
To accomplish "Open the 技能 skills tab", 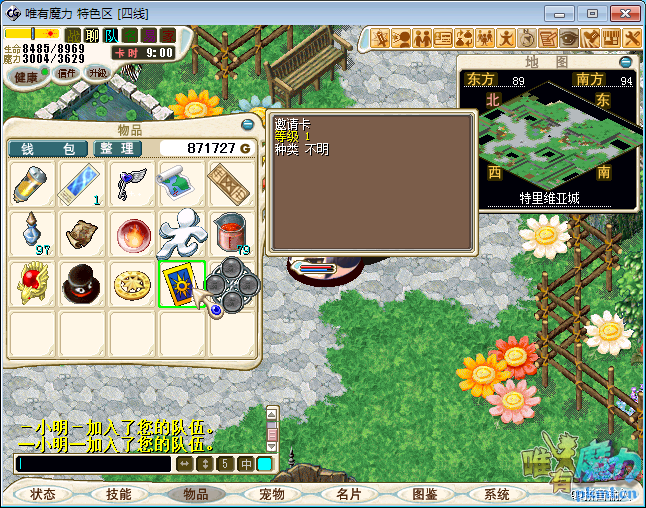I will [x=119, y=494].
